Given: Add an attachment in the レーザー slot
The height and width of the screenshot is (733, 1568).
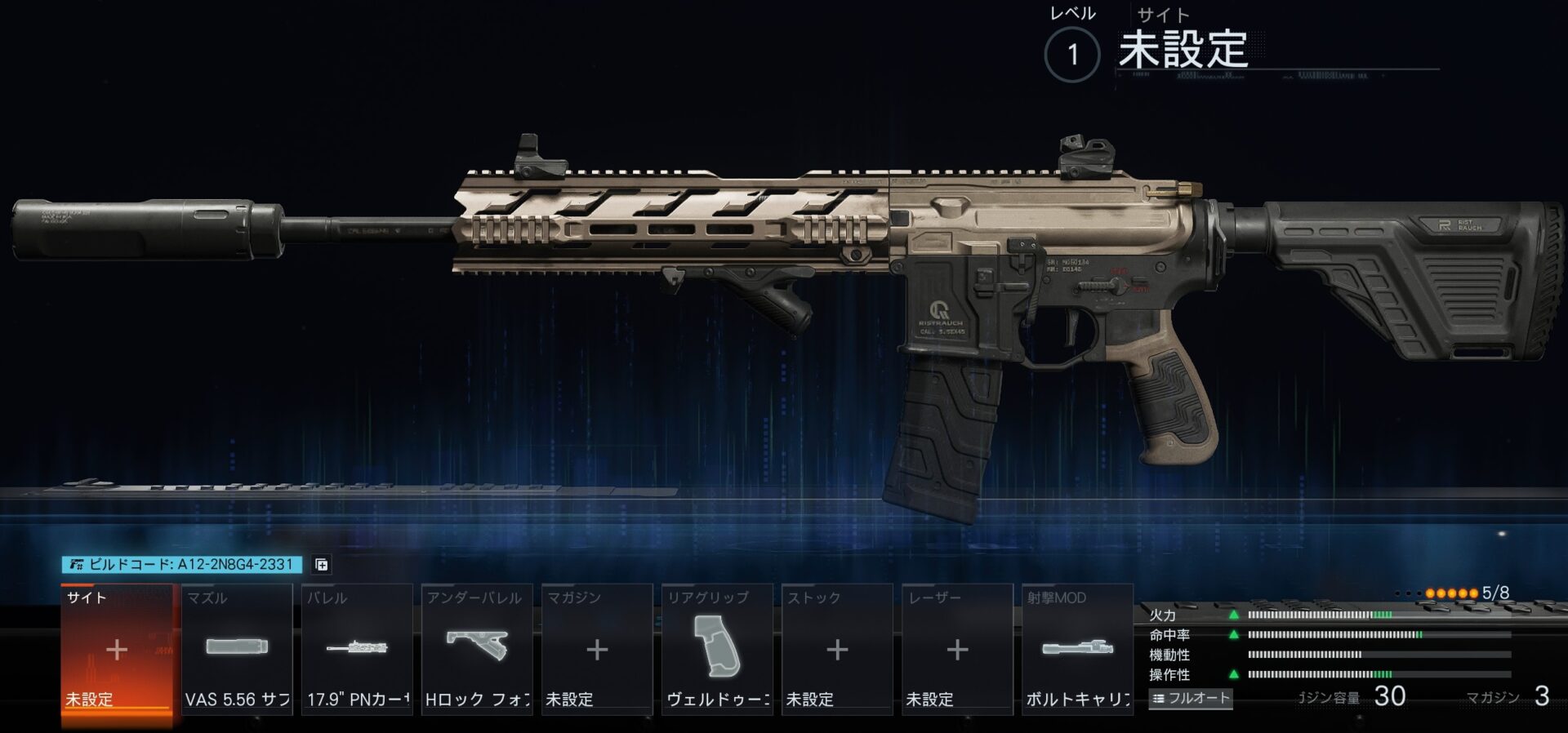Looking at the screenshot, I should tap(957, 651).
